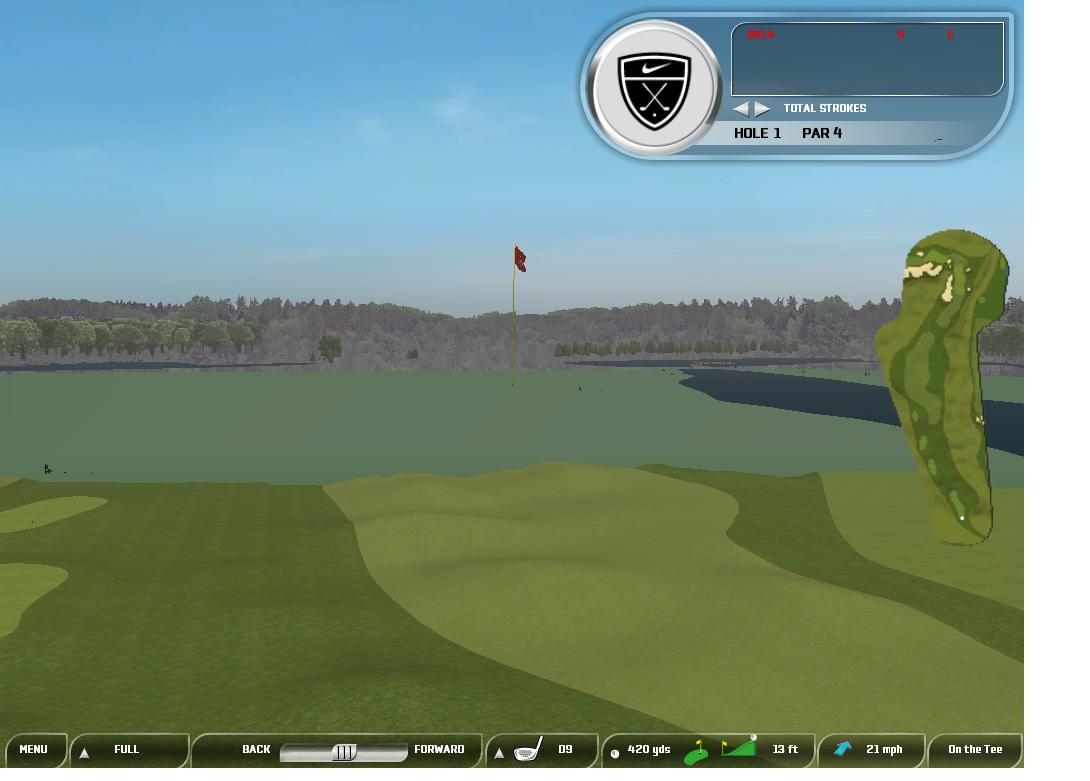Select the player row in the scoreboard
The width and height of the screenshot is (1090, 781).
866,35
